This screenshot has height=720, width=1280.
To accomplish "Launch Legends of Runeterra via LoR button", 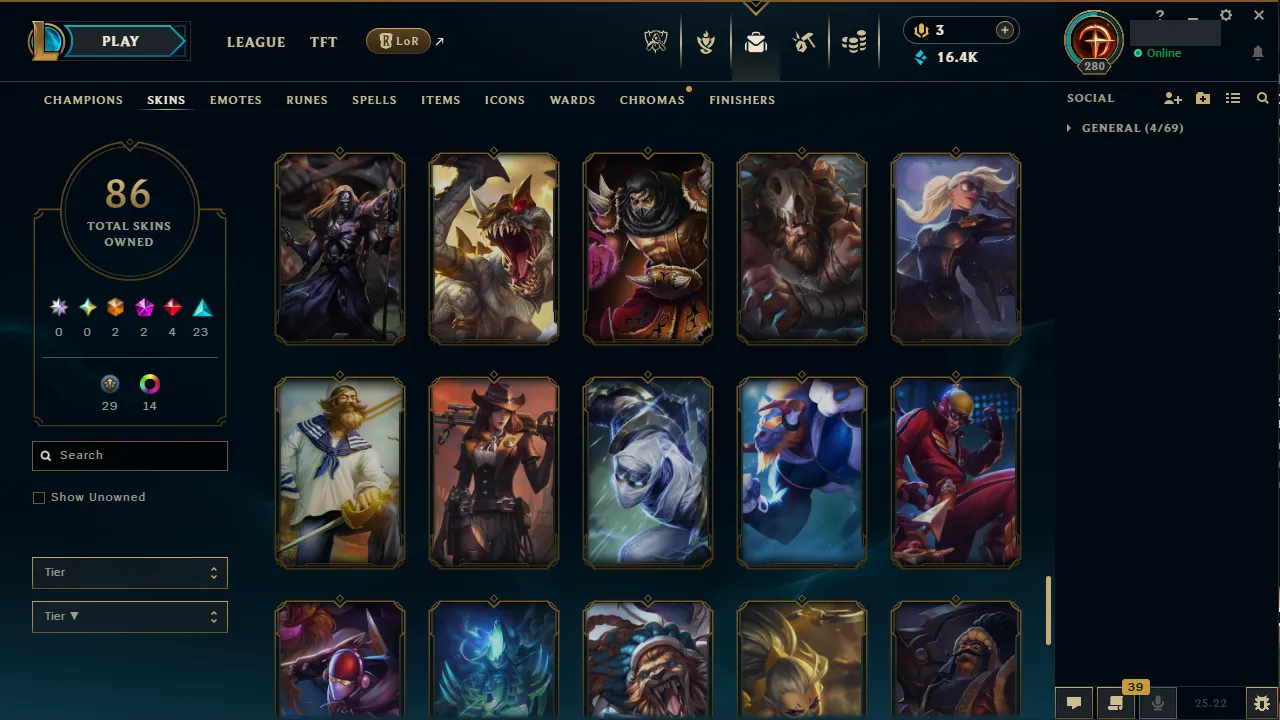I will (398, 41).
